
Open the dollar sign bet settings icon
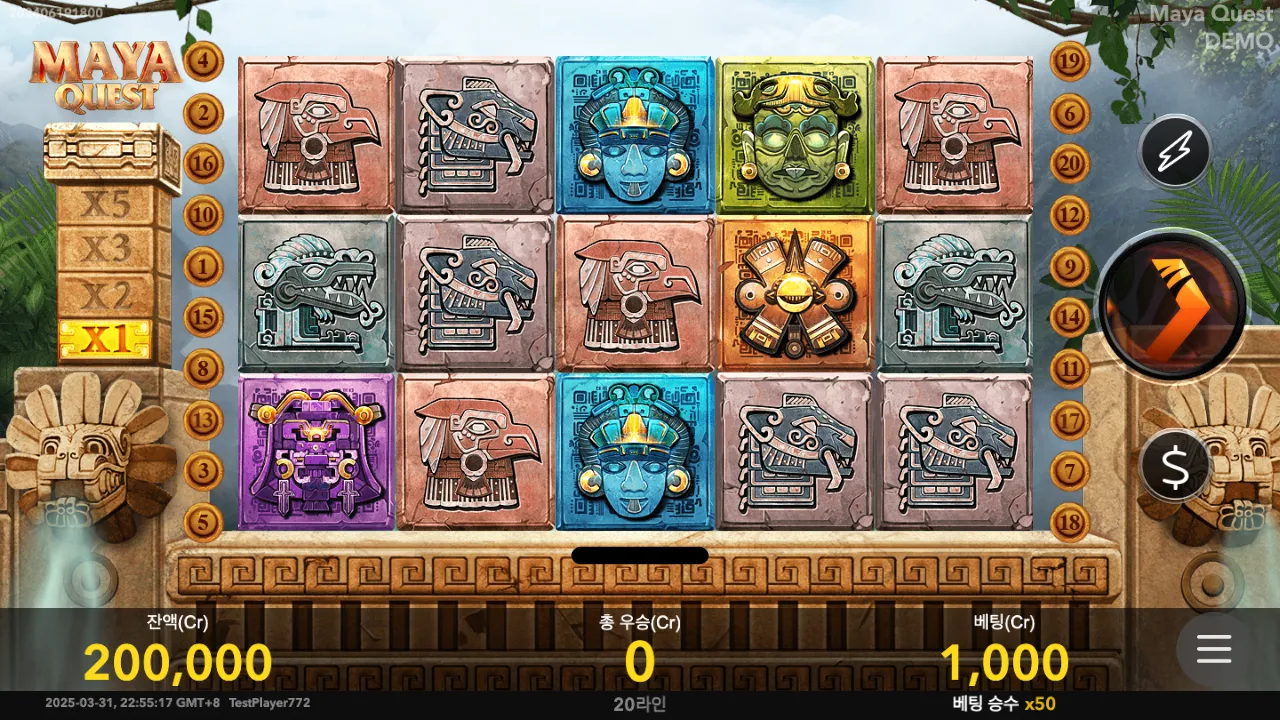pyautogui.click(x=1175, y=464)
